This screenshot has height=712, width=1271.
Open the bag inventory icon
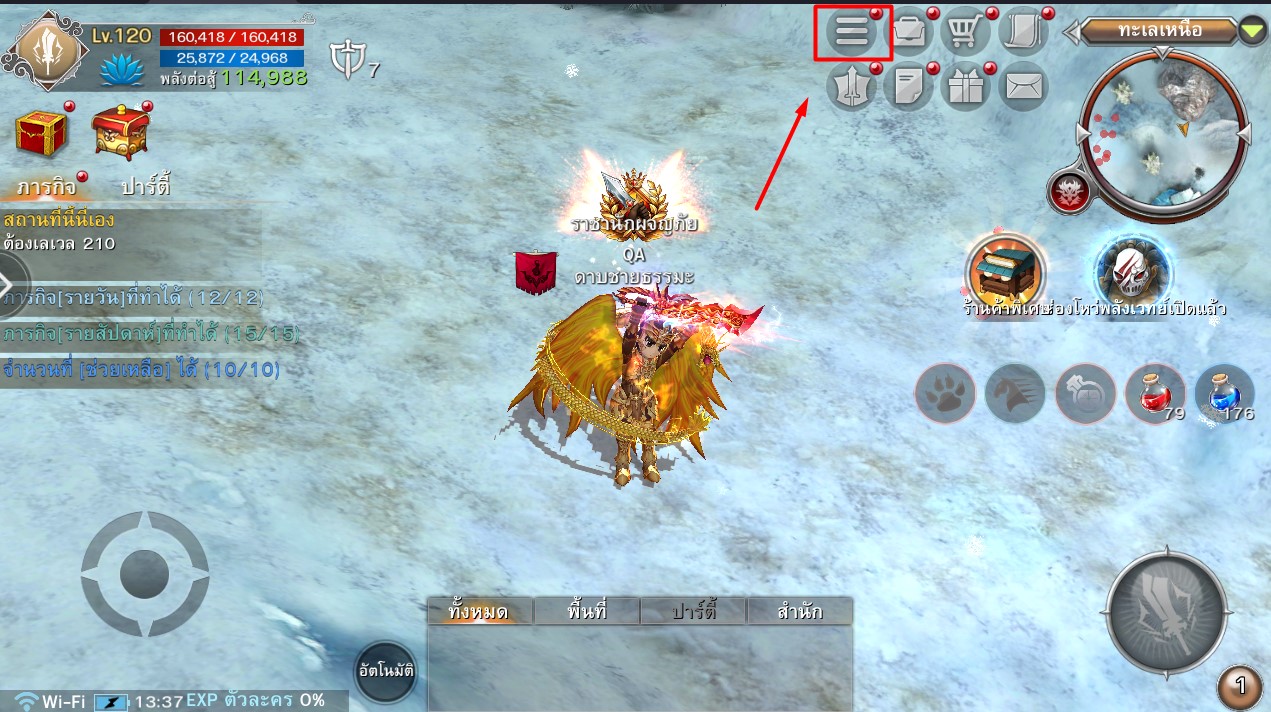point(908,32)
